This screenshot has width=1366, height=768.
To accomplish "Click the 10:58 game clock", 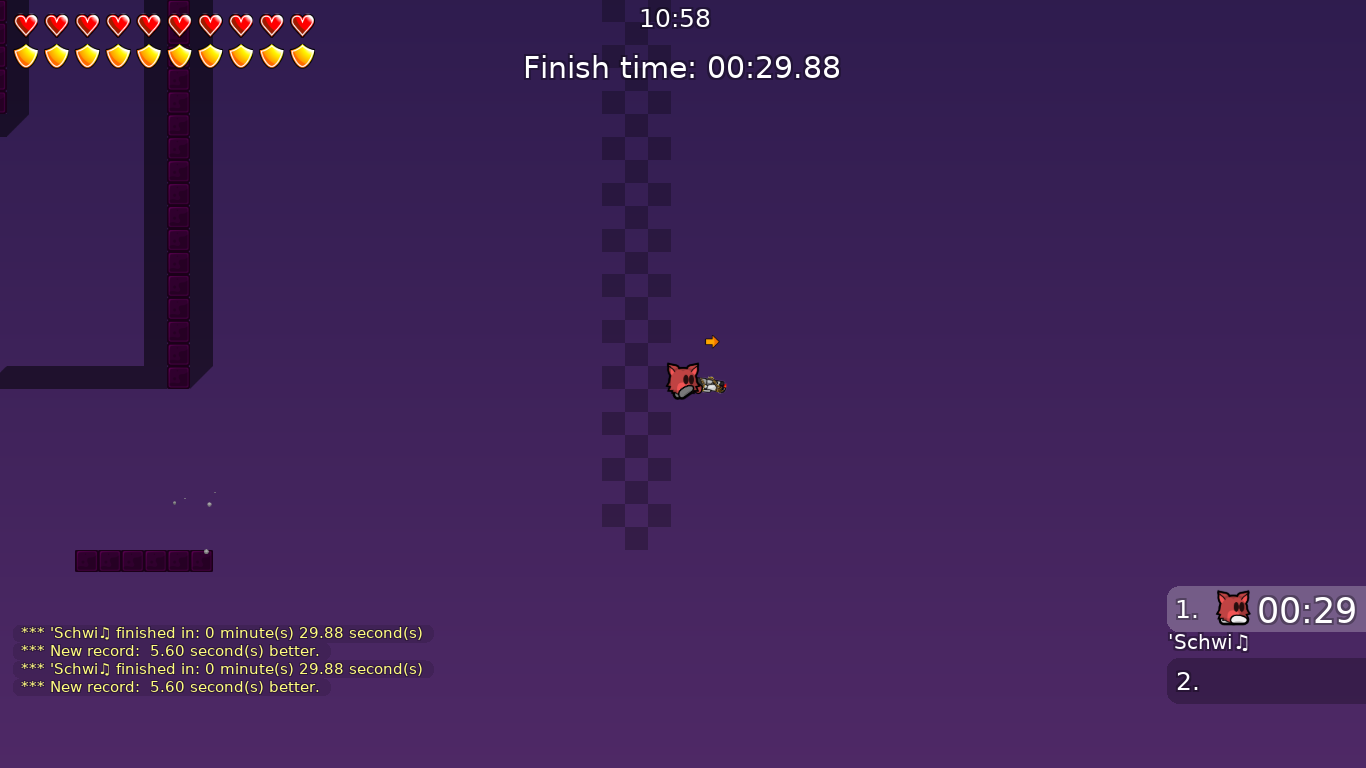I will pos(675,18).
